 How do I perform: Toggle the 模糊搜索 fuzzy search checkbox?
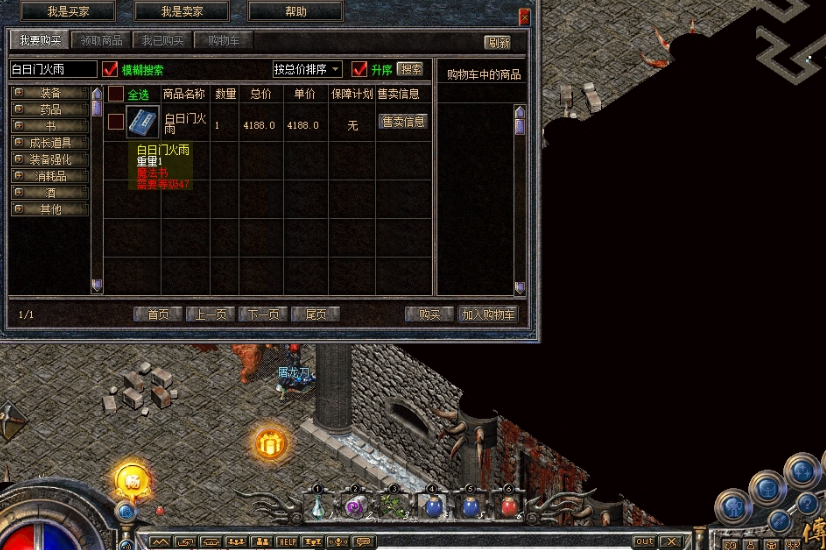click(x=110, y=70)
